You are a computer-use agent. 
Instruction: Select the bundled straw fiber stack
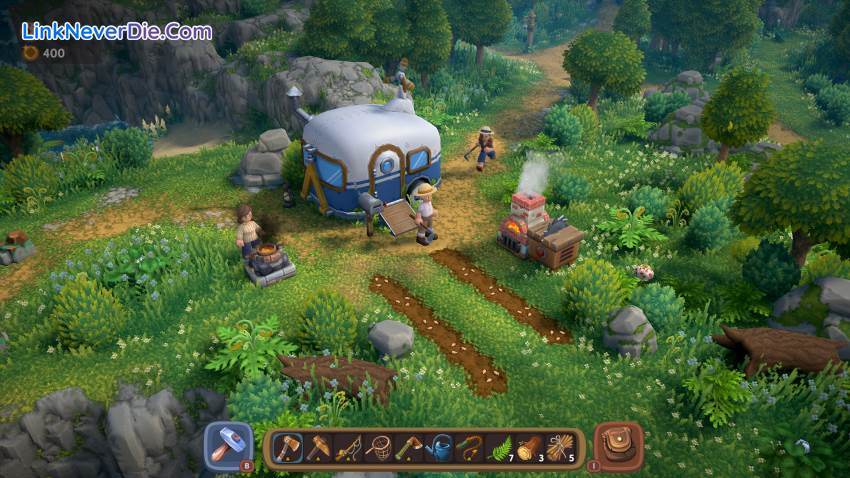pyautogui.click(x=559, y=448)
